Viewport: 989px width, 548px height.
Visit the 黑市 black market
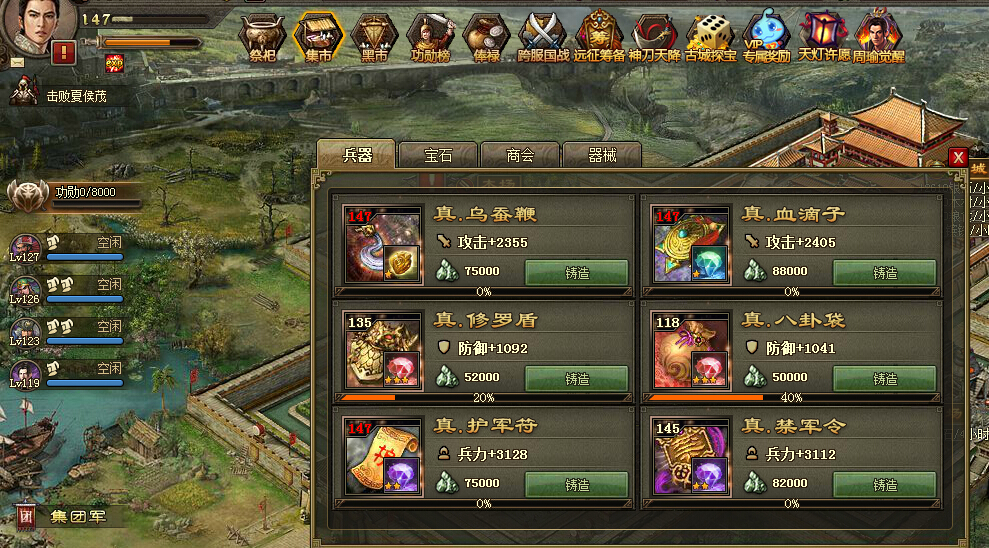374,38
